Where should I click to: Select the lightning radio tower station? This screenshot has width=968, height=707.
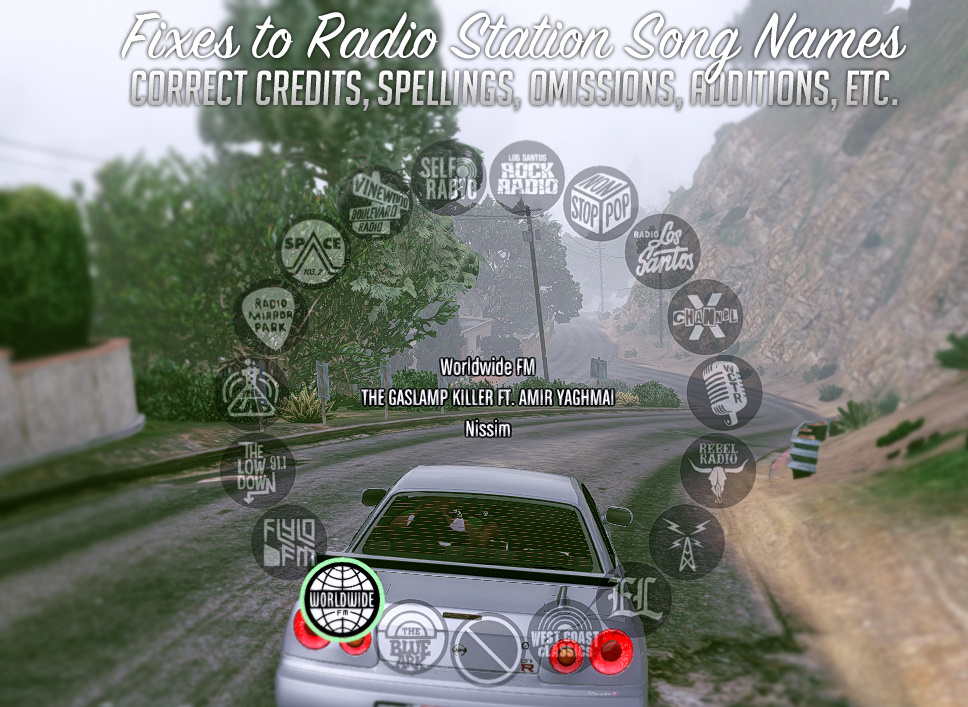(x=686, y=542)
